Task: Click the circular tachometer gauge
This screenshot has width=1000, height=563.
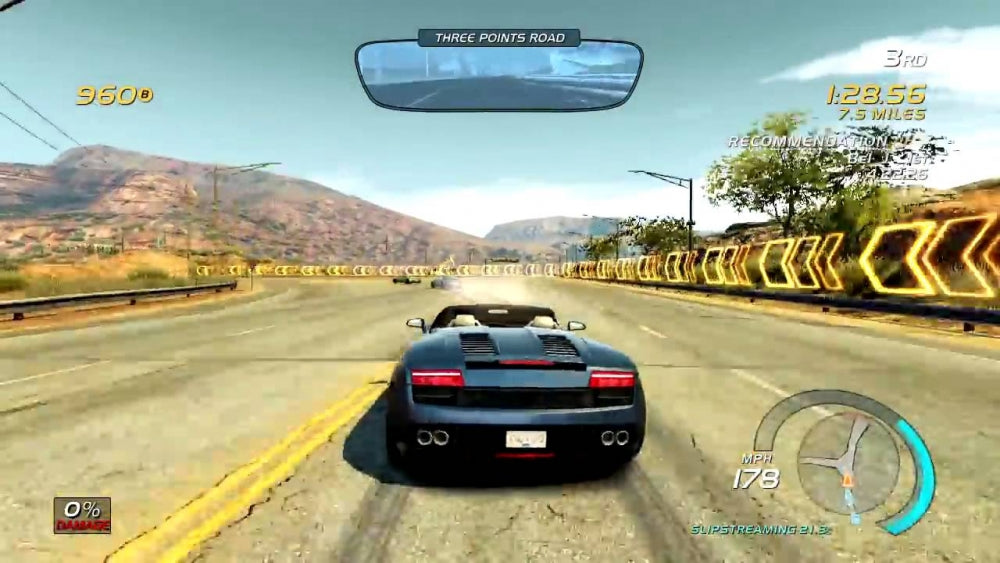Action: click(848, 459)
